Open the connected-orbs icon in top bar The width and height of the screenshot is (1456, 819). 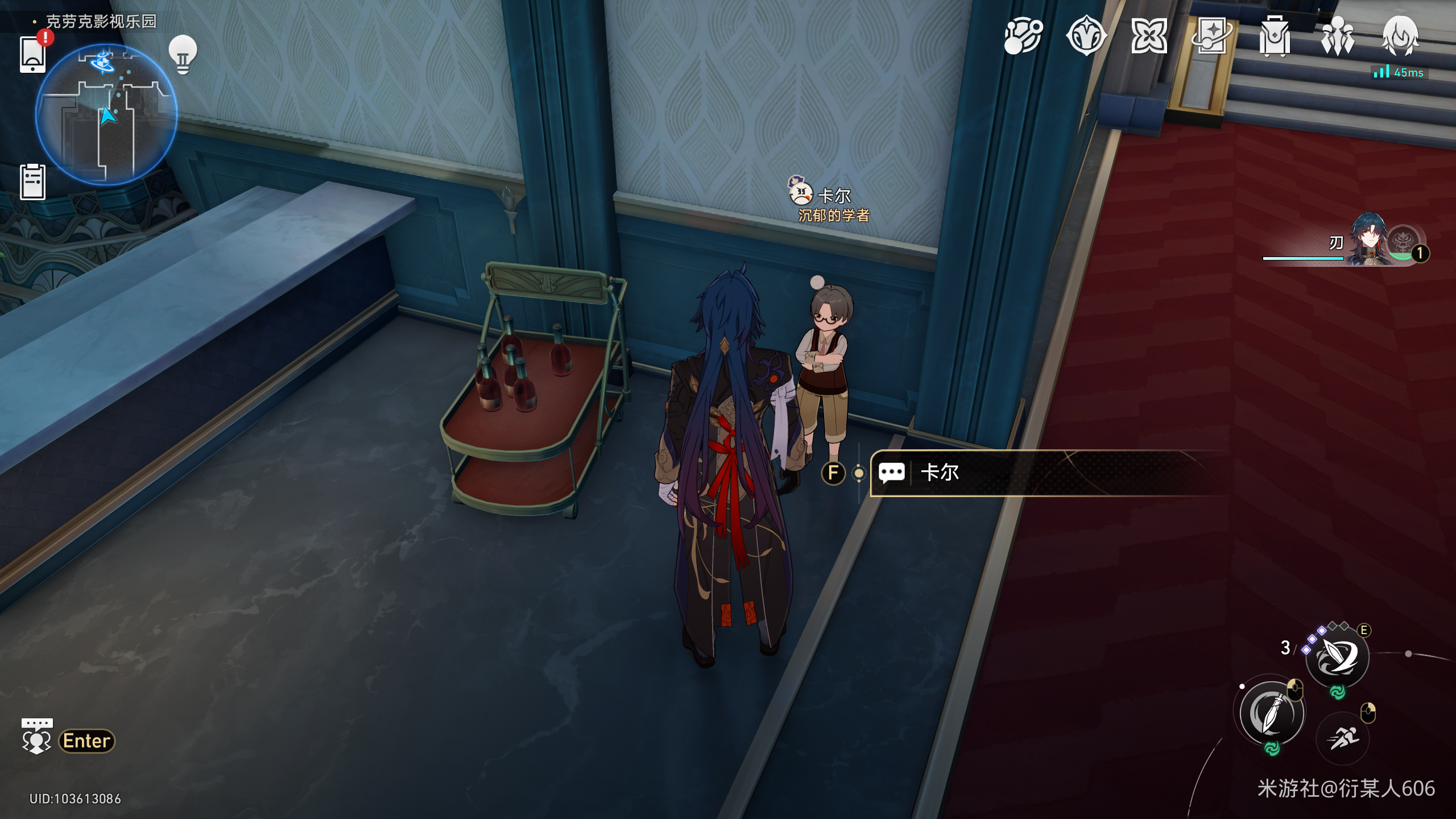click(x=1023, y=36)
